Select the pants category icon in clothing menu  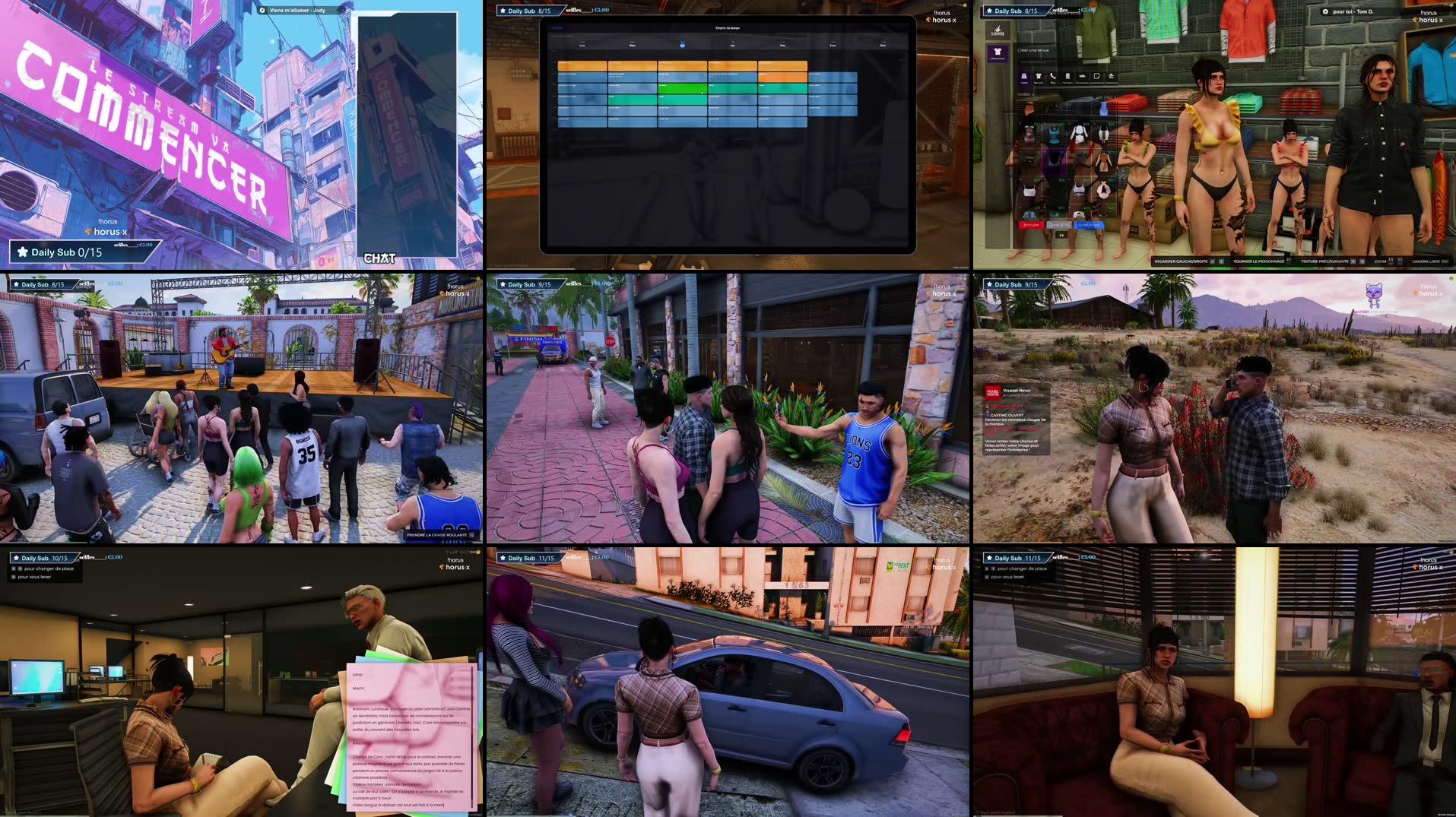(x=1067, y=76)
